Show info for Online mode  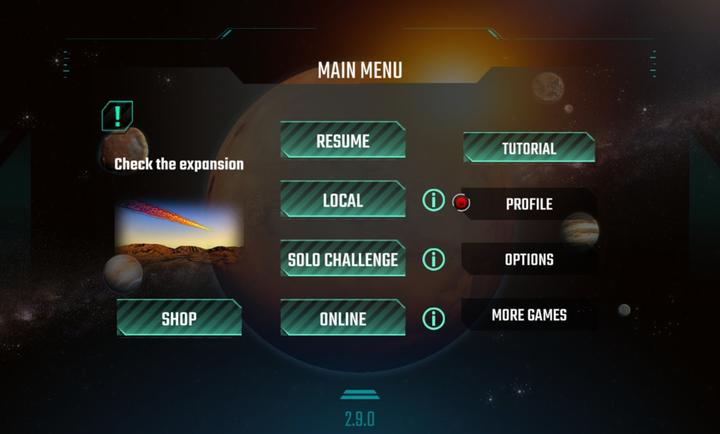click(433, 319)
